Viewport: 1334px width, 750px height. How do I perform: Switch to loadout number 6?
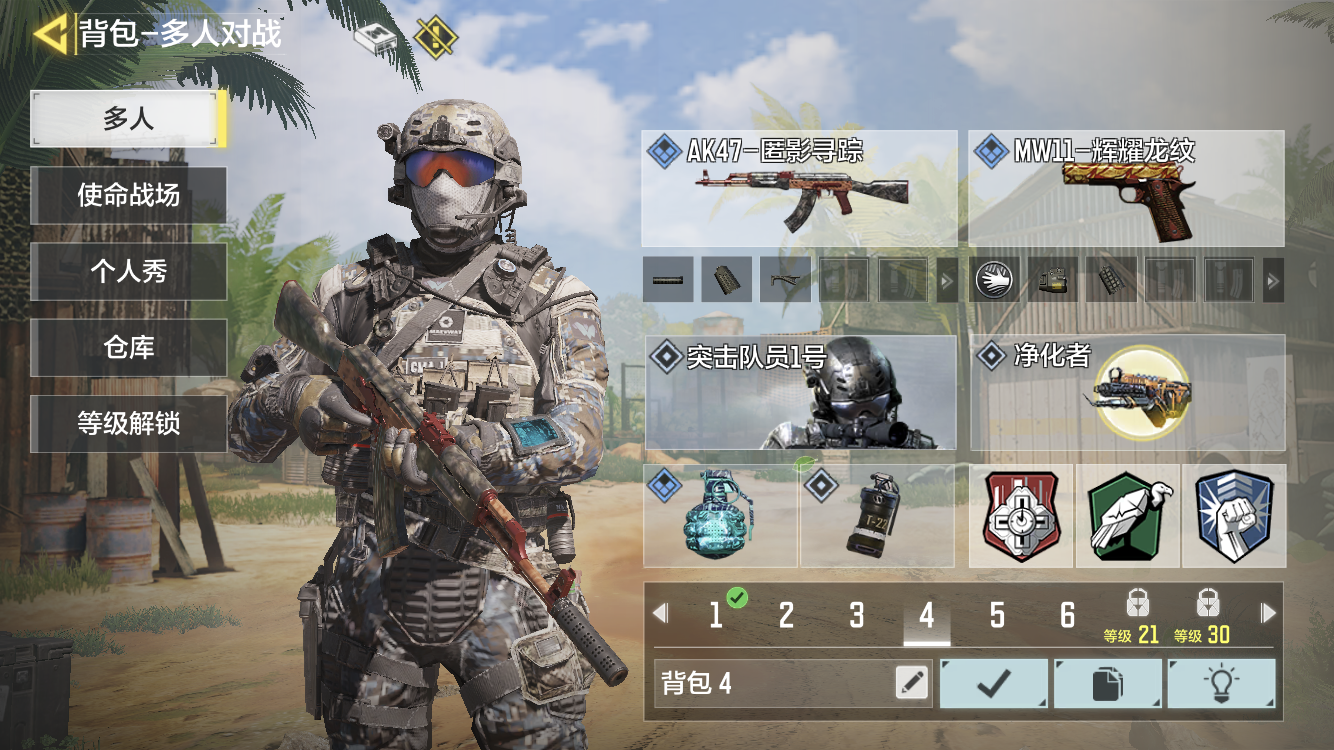(x=1067, y=615)
